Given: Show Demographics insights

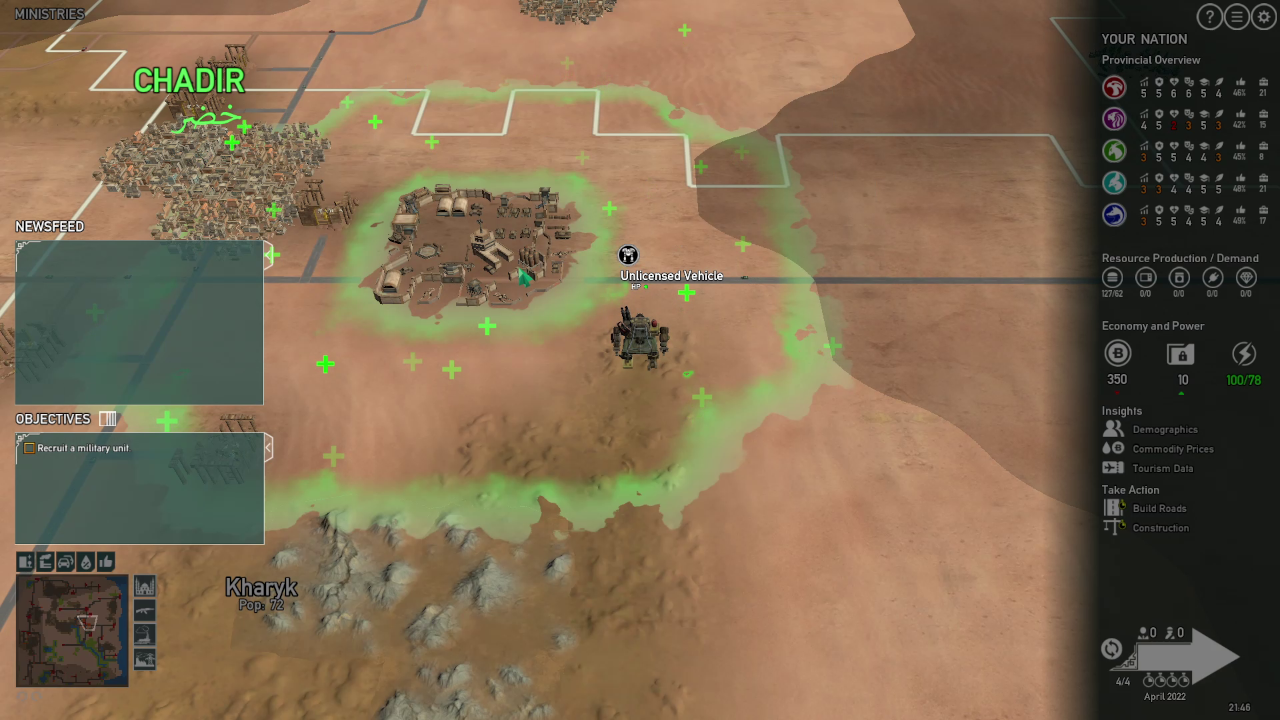Looking at the screenshot, I should [x=1164, y=430].
